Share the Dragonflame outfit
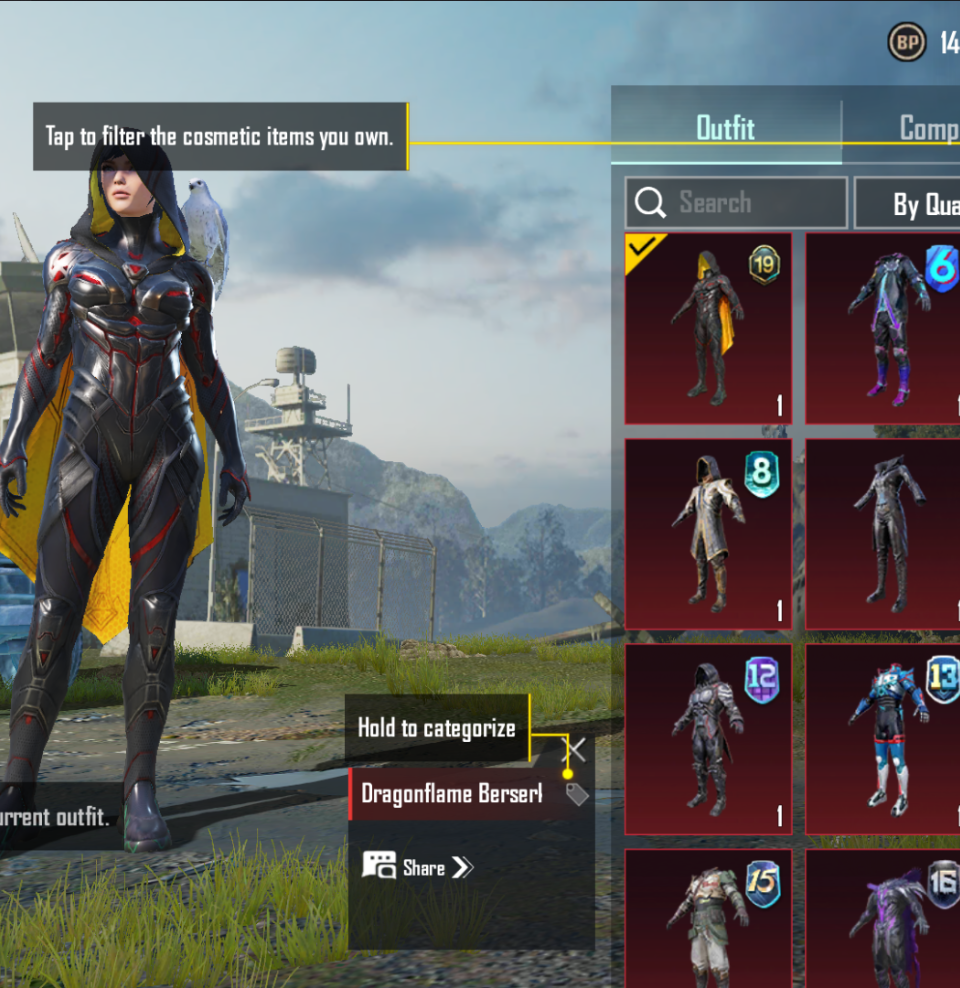Viewport: 960px width, 988px height. (418, 867)
